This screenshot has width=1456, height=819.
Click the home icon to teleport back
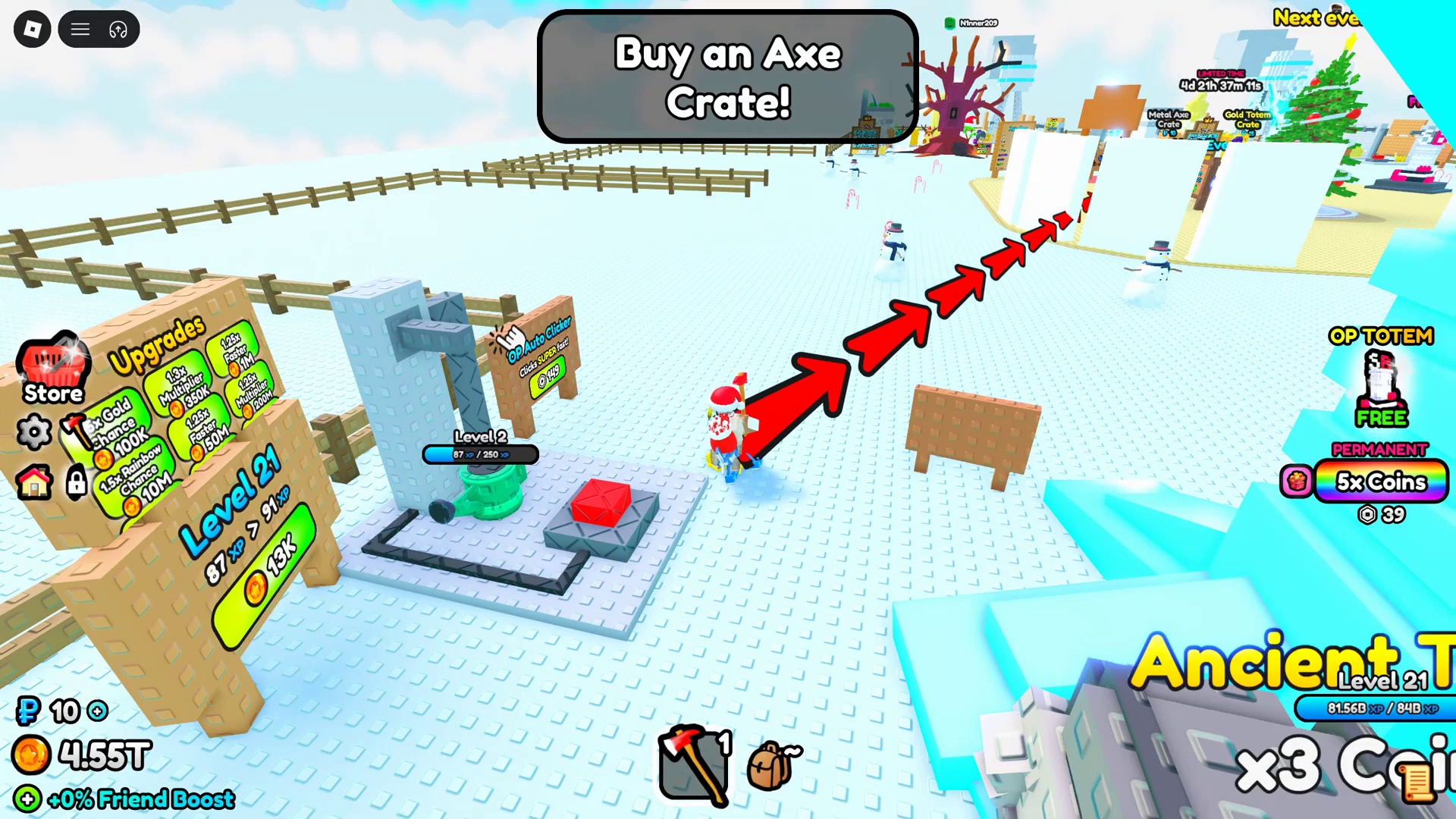[x=34, y=483]
